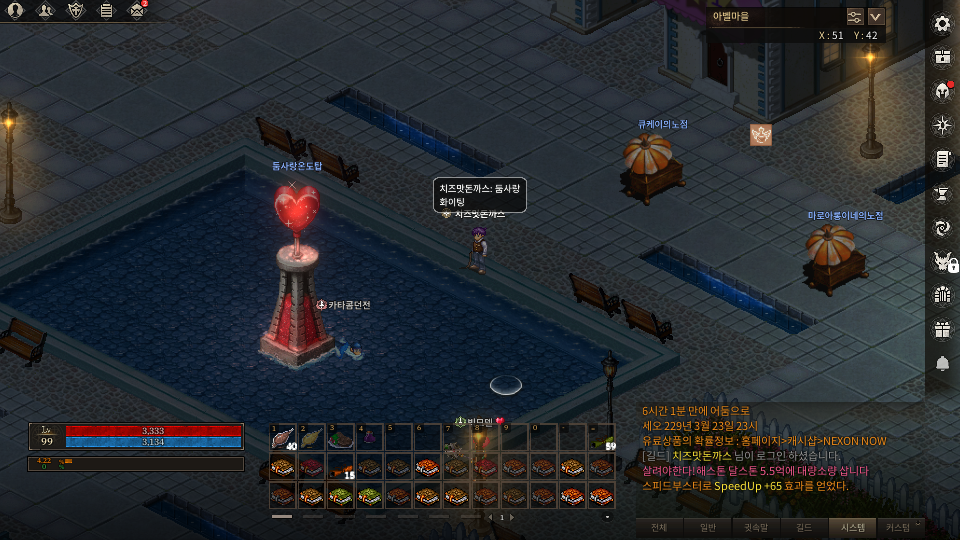The width and height of the screenshot is (960, 540).
Task: Open the clipboard quest list icon
Action: coord(106,11)
